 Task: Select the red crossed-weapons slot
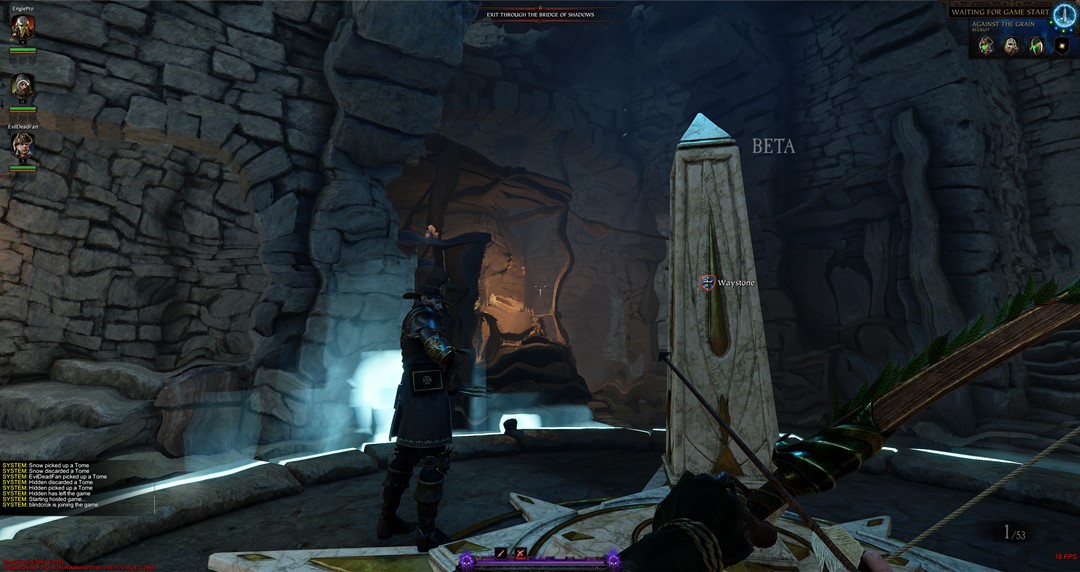519,553
